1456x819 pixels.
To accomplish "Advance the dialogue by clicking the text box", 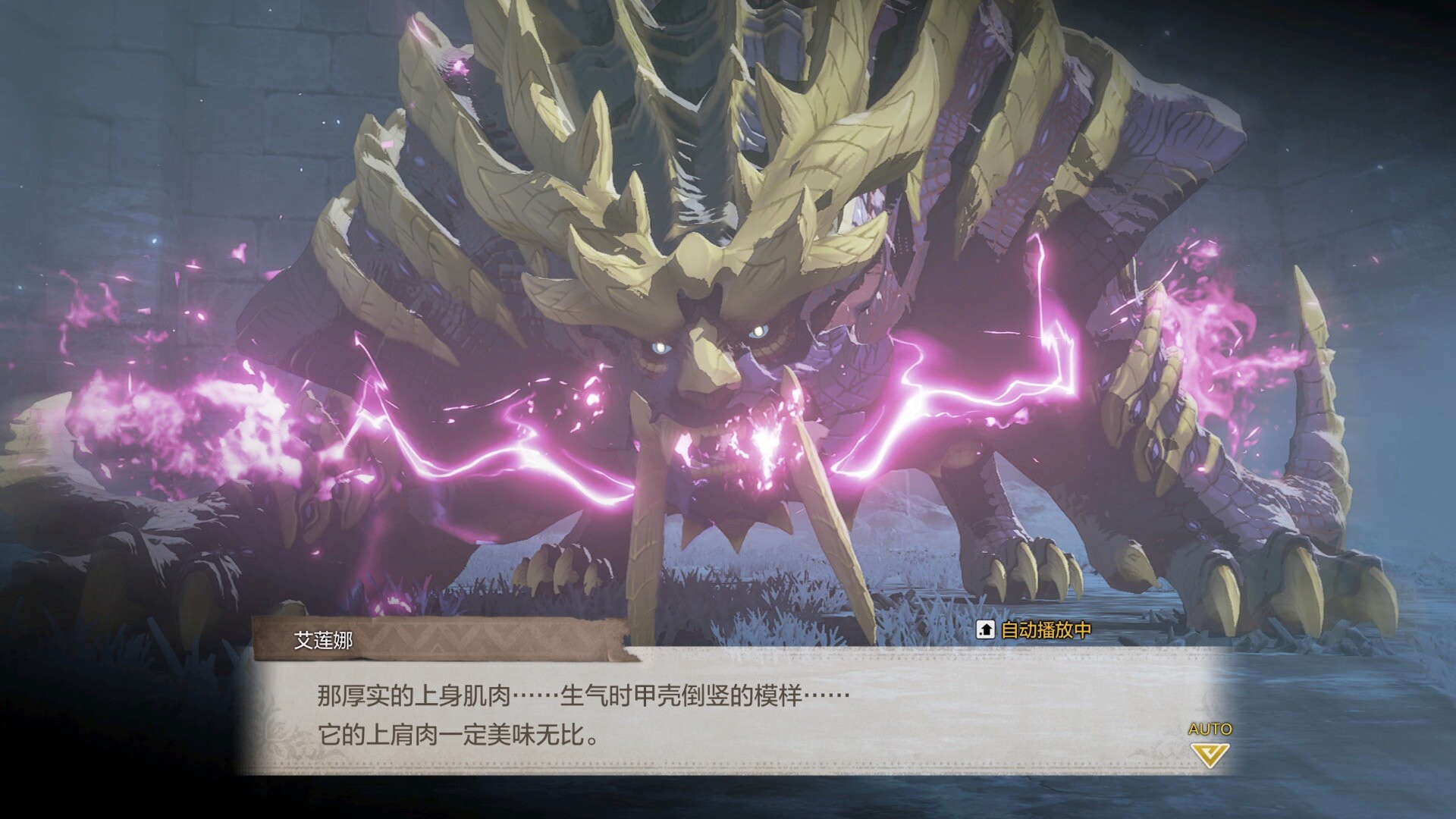I will click(x=728, y=713).
